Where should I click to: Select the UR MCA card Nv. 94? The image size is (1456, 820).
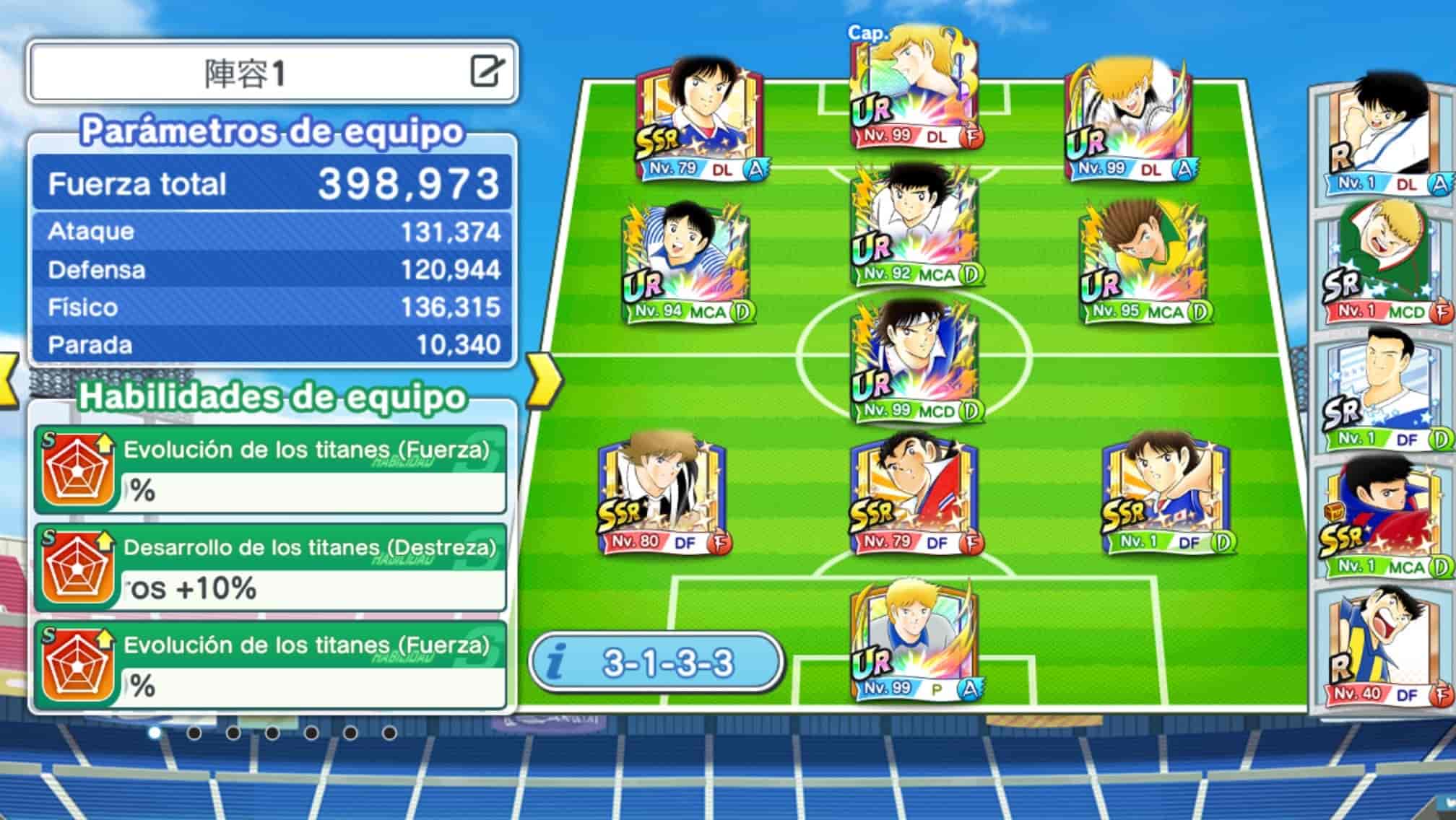(686, 265)
